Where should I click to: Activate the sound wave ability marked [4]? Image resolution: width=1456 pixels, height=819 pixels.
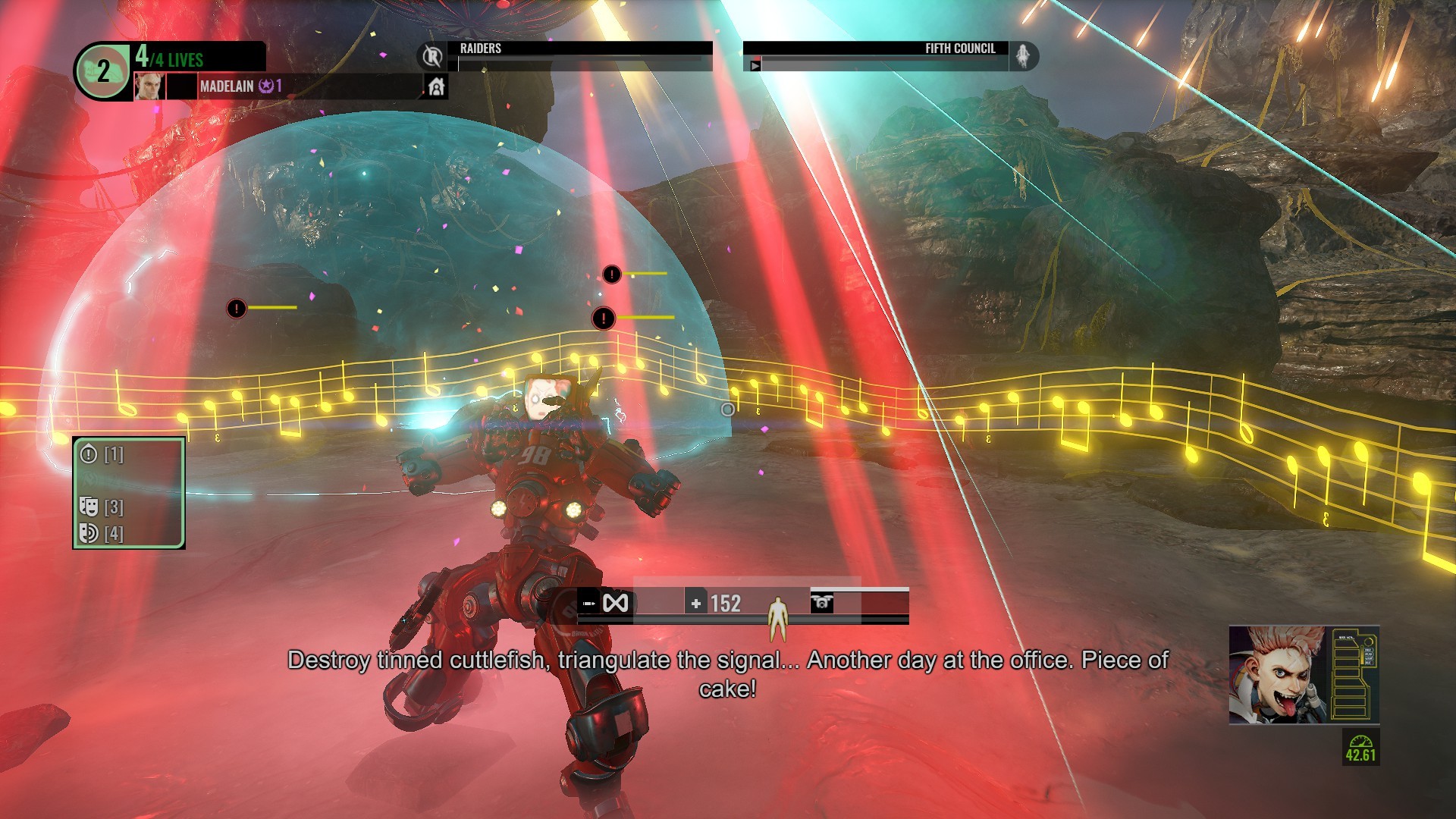tap(89, 533)
